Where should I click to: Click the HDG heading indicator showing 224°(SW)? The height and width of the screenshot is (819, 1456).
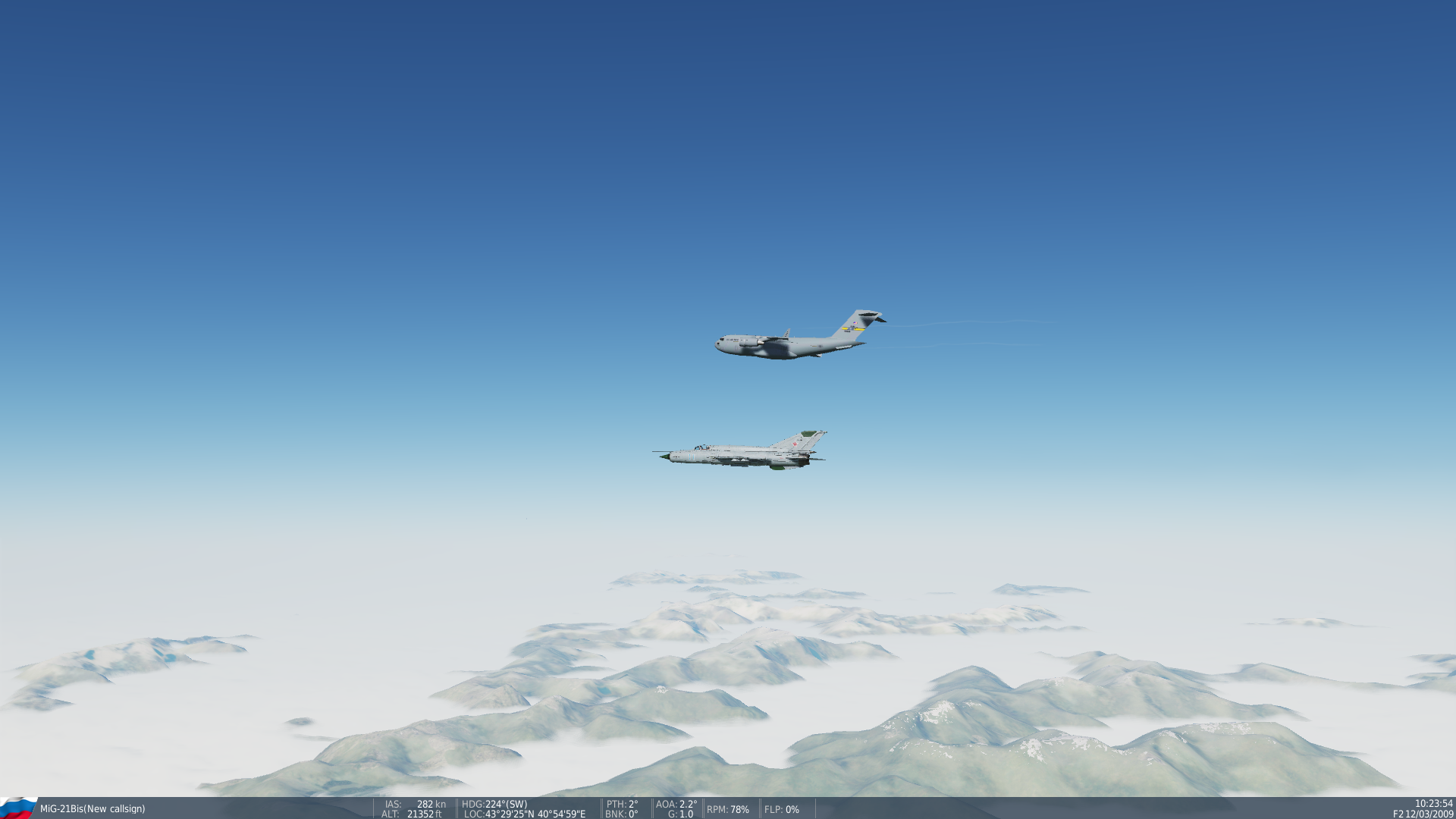[x=494, y=803]
